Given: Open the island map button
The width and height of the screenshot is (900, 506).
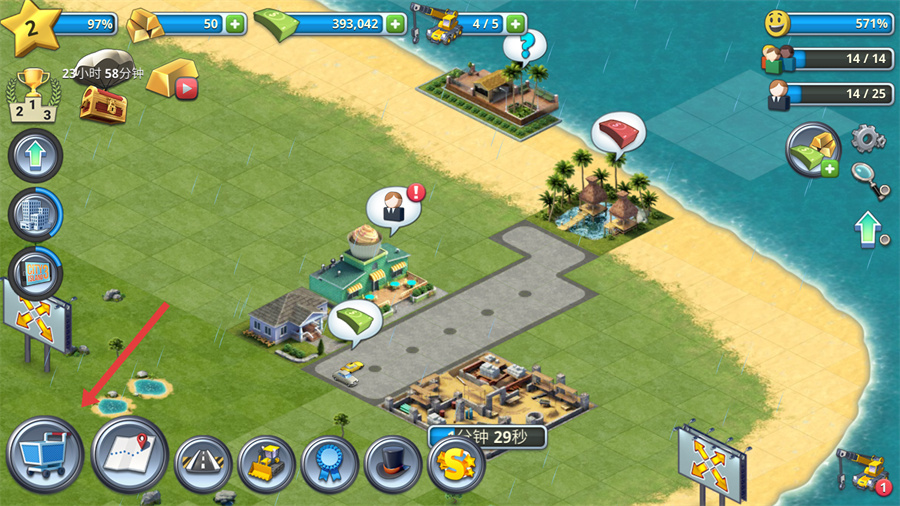Looking at the screenshot, I should click(x=129, y=455).
